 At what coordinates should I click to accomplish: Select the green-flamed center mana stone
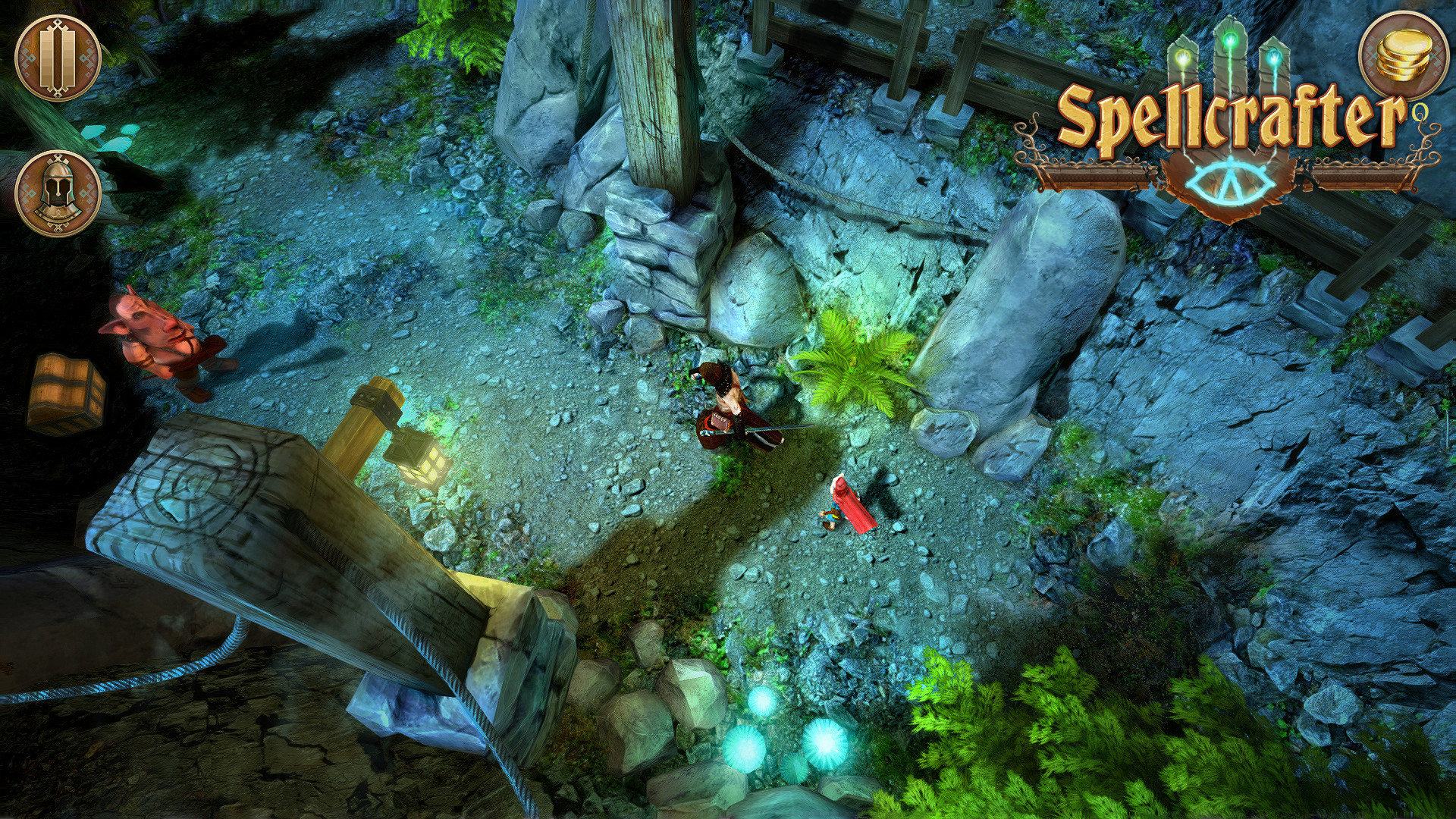1229,42
